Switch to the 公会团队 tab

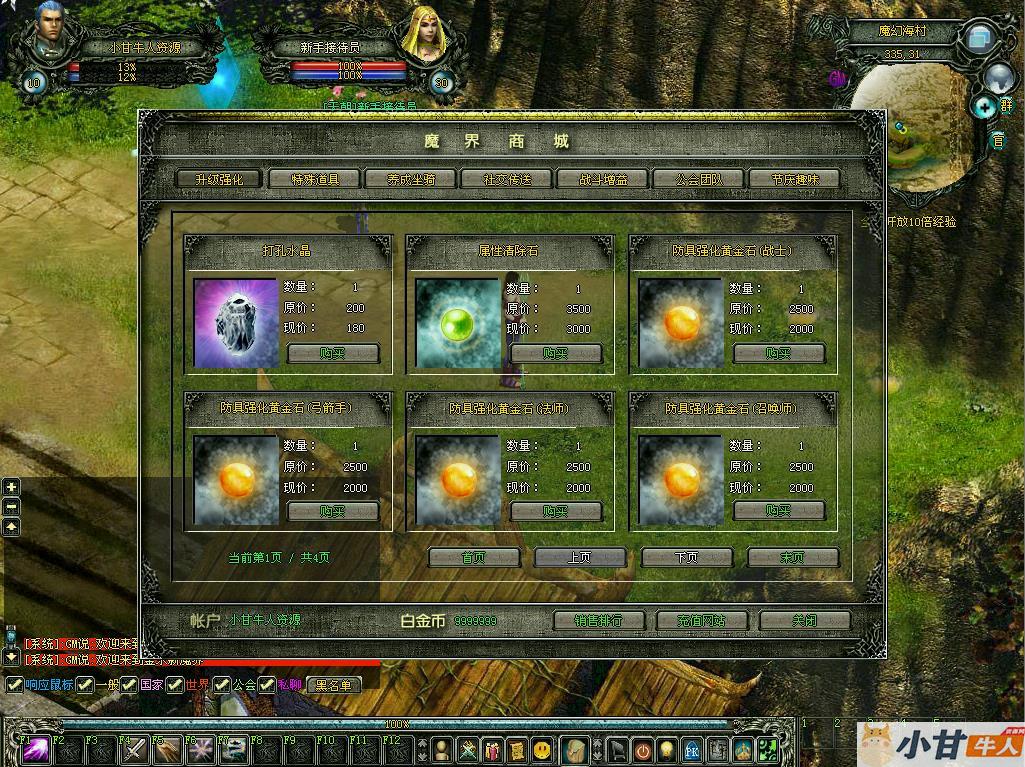pyautogui.click(x=699, y=180)
